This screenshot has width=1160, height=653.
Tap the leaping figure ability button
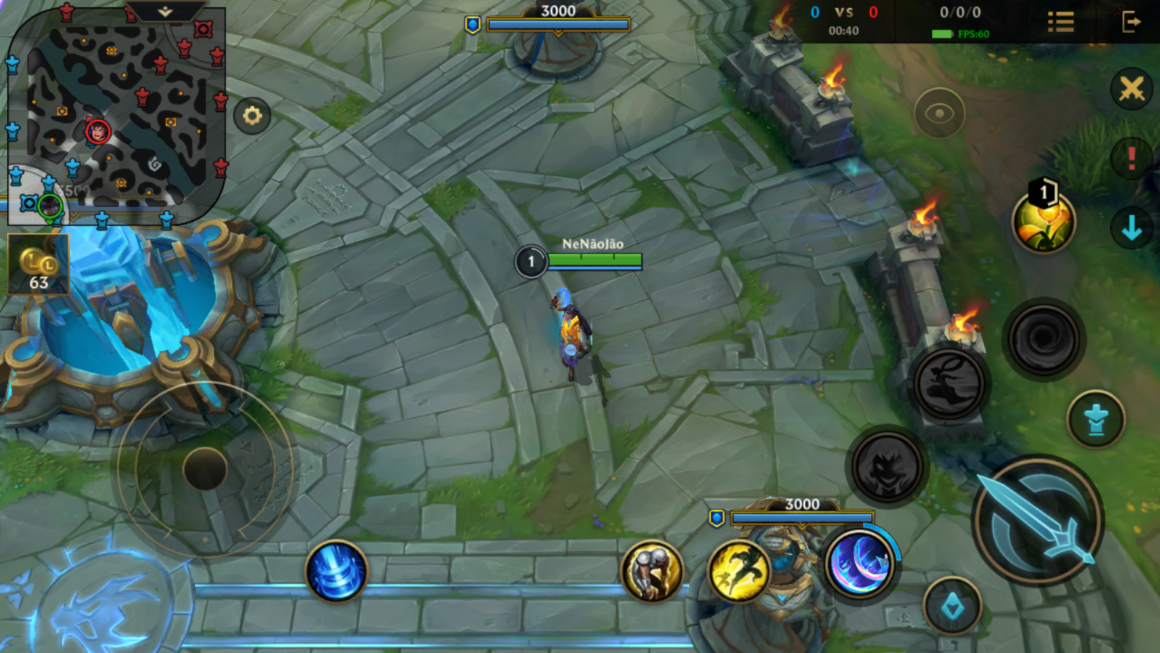(x=949, y=384)
